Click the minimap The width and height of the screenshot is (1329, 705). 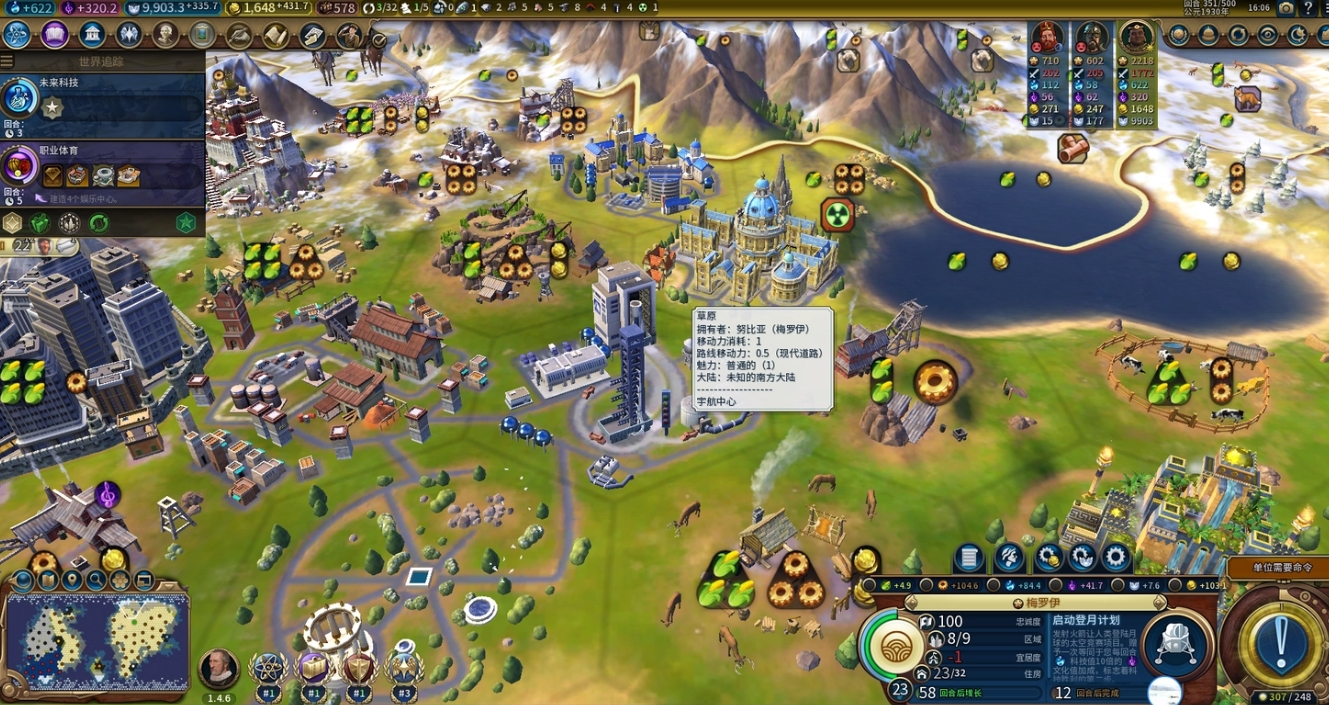(x=95, y=640)
